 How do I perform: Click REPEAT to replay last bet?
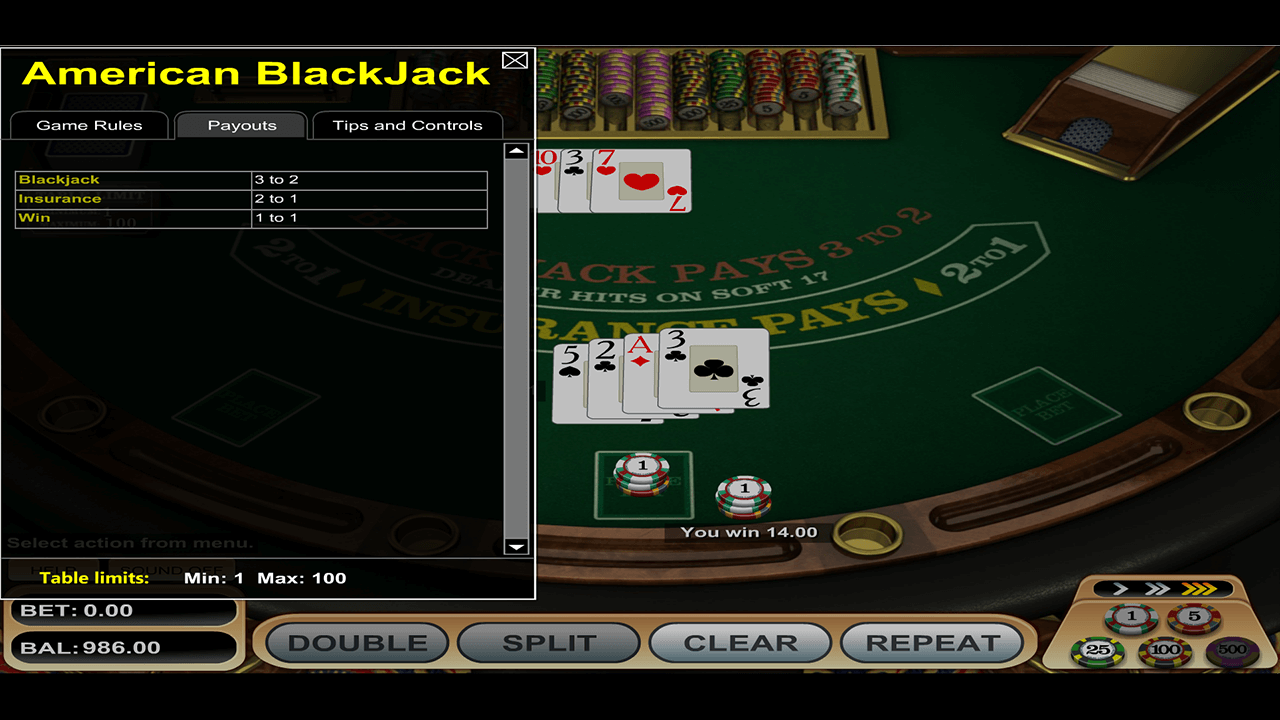(x=931, y=643)
